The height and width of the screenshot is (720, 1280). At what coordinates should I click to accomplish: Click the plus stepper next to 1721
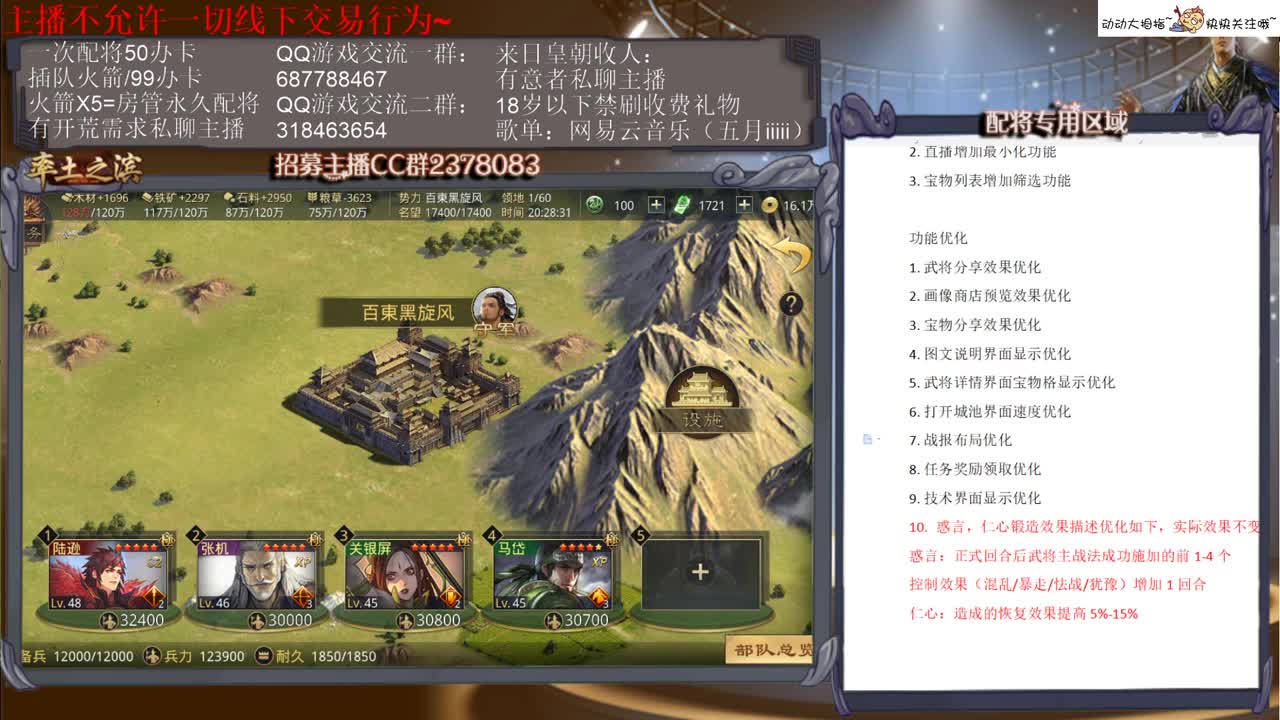point(745,205)
